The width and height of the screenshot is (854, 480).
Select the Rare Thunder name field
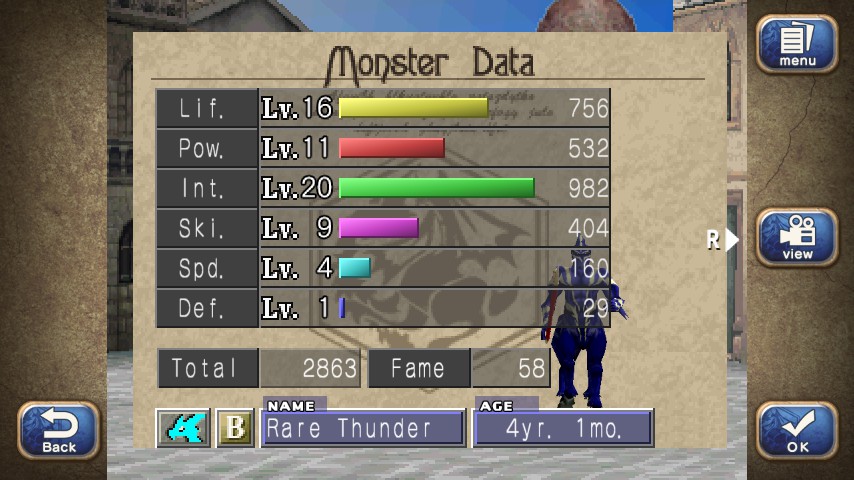click(x=362, y=428)
